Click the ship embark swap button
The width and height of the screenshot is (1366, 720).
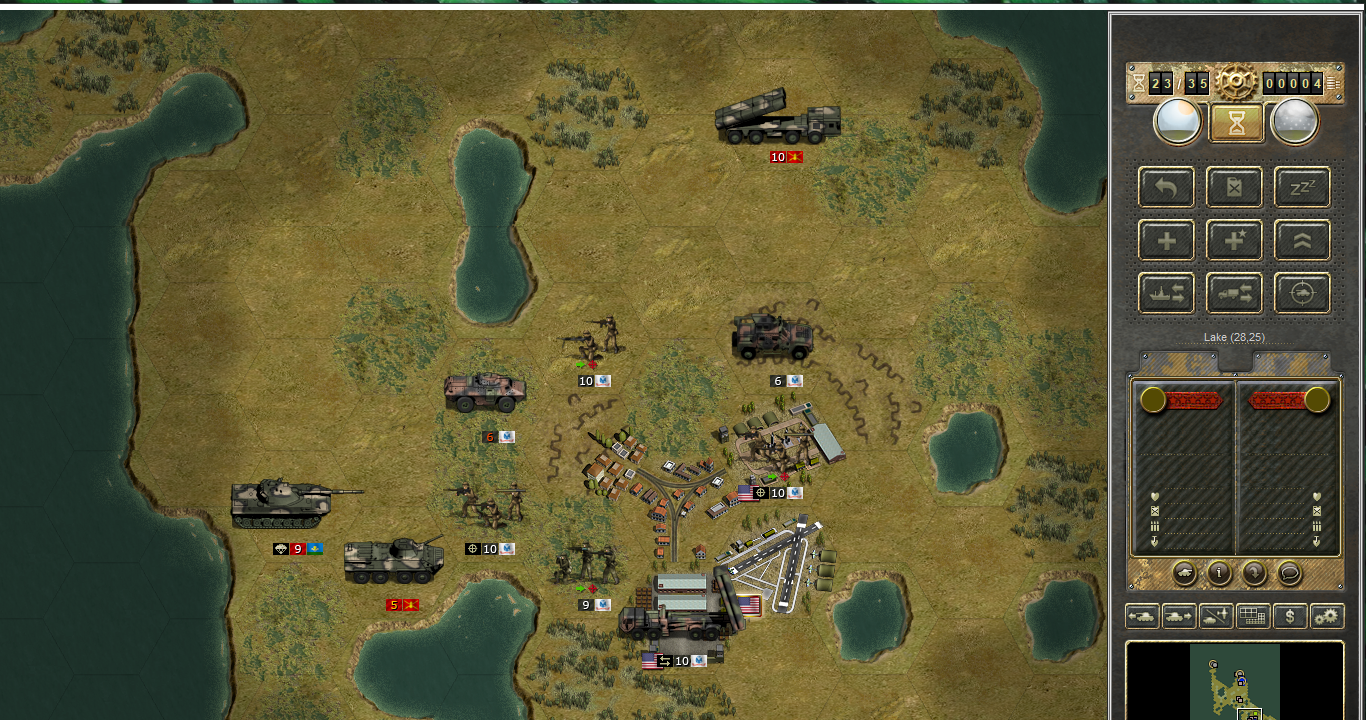tap(1166, 293)
